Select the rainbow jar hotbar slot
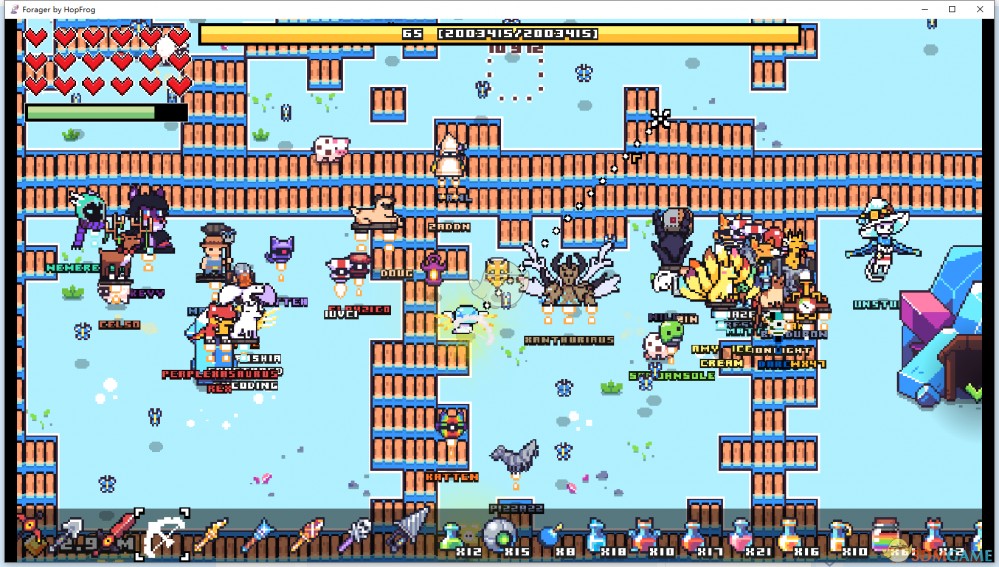Viewport: 999px width, 567px height. click(x=884, y=536)
